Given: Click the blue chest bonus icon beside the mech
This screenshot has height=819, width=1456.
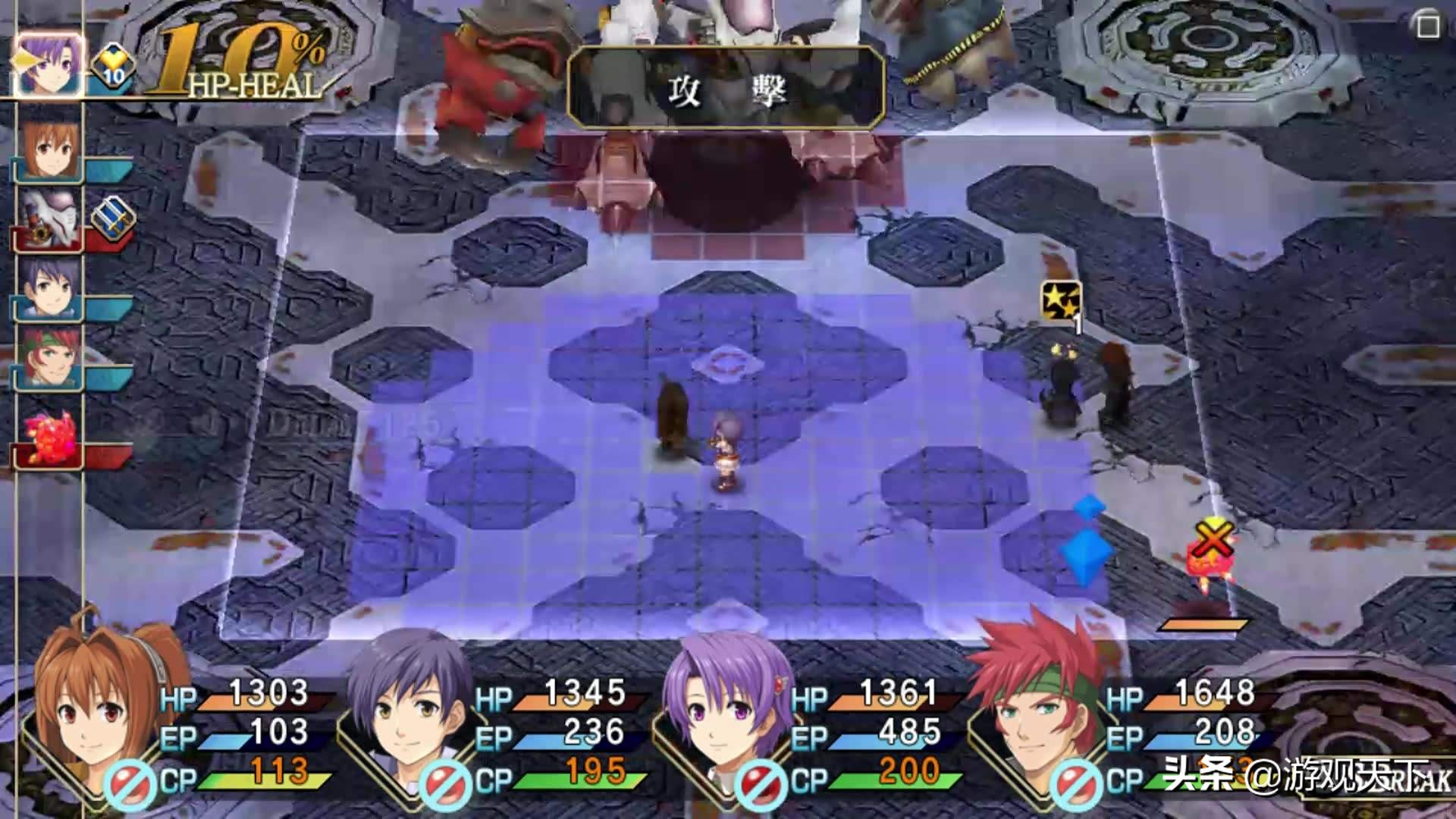Looking at the screenshot, I should click(x=114, y=218).
